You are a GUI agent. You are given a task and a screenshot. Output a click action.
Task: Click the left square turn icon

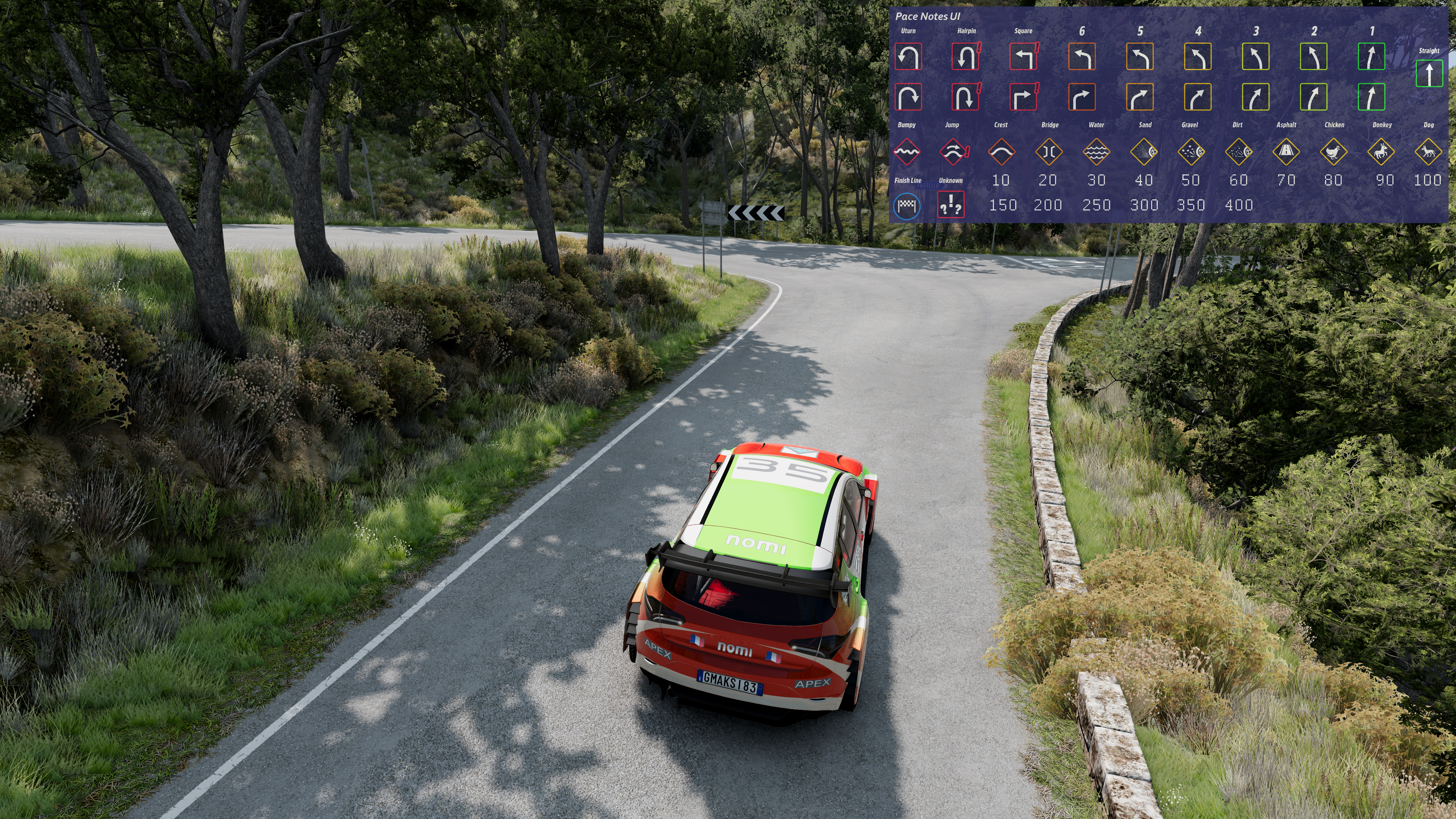(1023, 56)
